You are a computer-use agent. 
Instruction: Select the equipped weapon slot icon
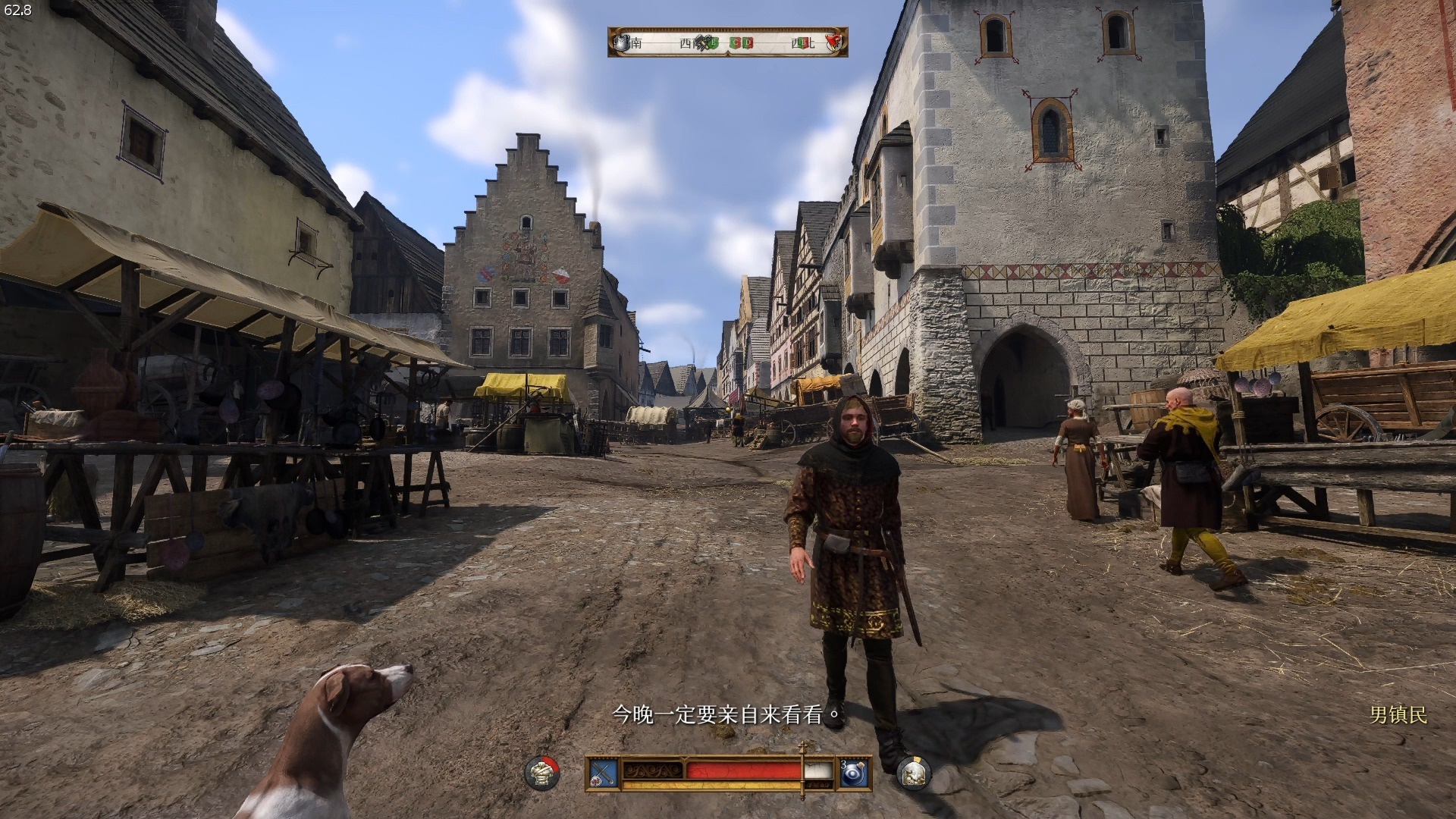[604, 773]
